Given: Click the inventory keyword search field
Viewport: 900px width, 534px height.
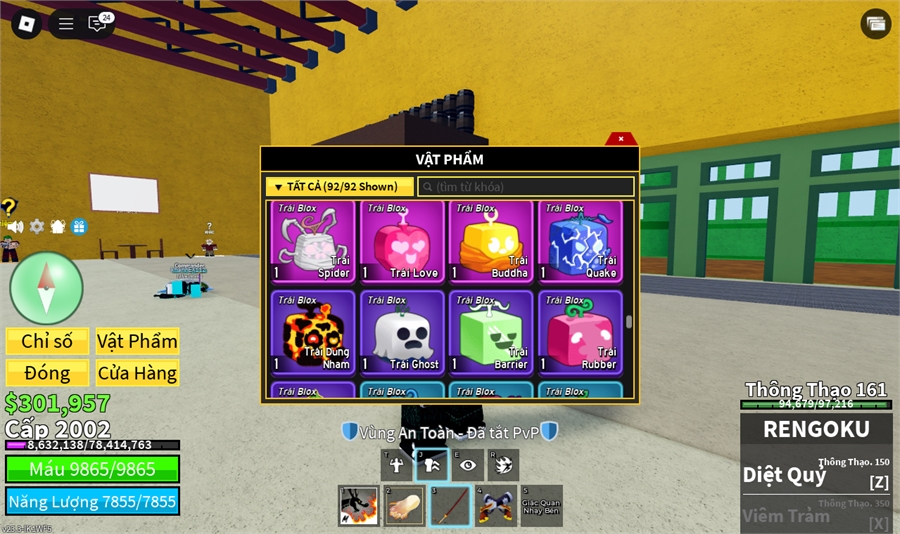Looking at the screenshot, I should [525, 187].
